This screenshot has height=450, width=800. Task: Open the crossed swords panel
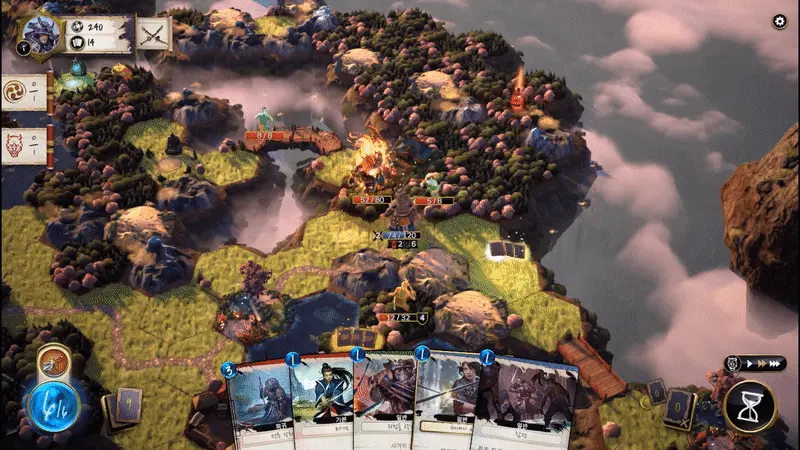153,34
